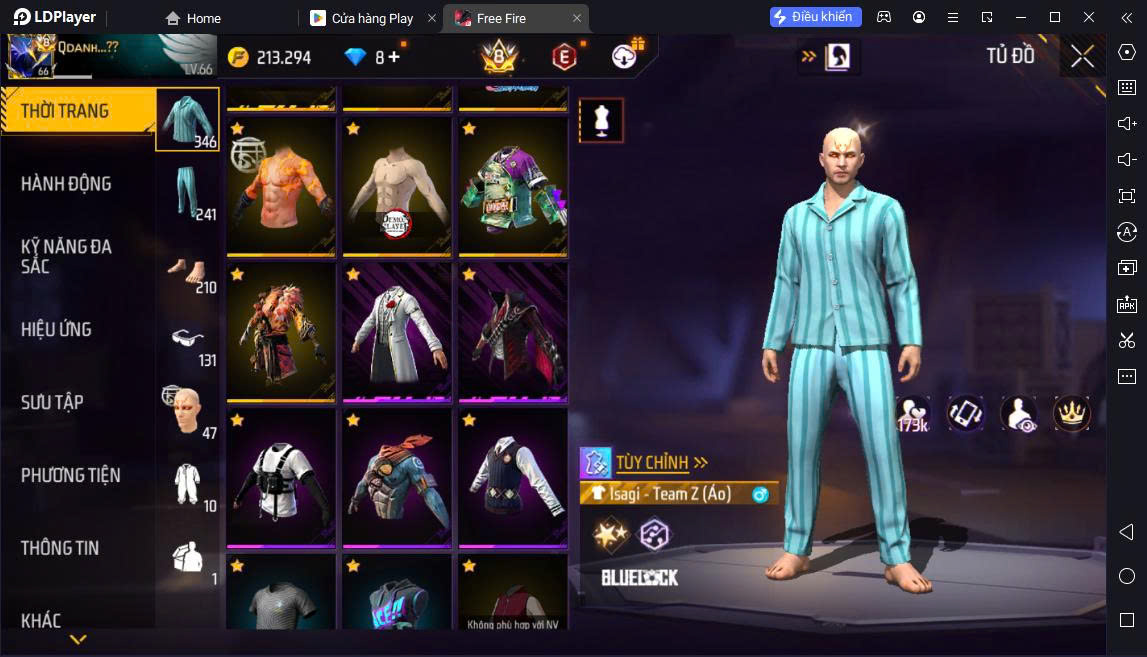Screen dimensions: 1147x657
Task: Switch to the THỜI TRANG tab
Action: (x=66, y=111)
